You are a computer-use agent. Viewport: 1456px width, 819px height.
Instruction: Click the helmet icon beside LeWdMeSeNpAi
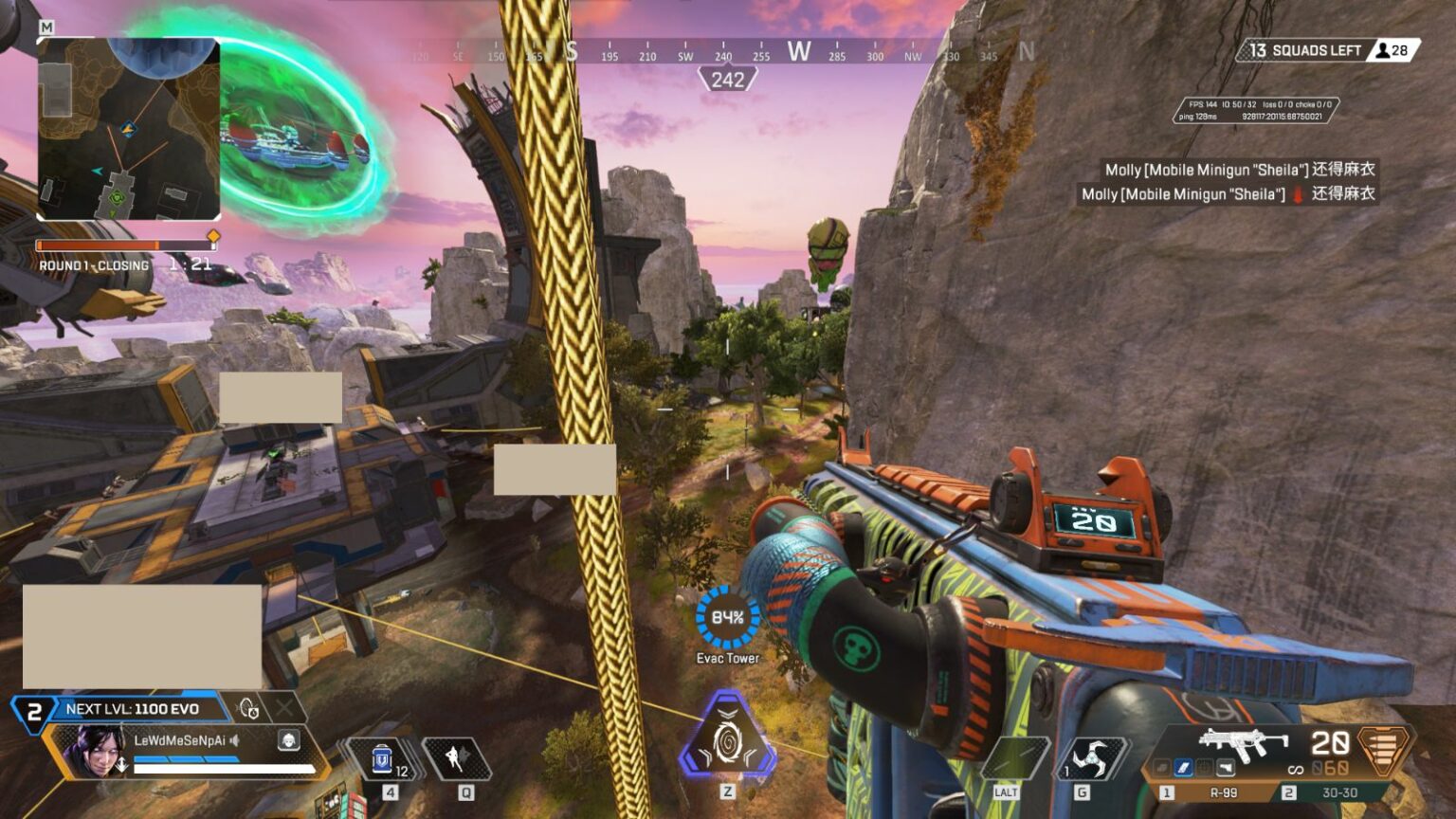click(288, 740)
